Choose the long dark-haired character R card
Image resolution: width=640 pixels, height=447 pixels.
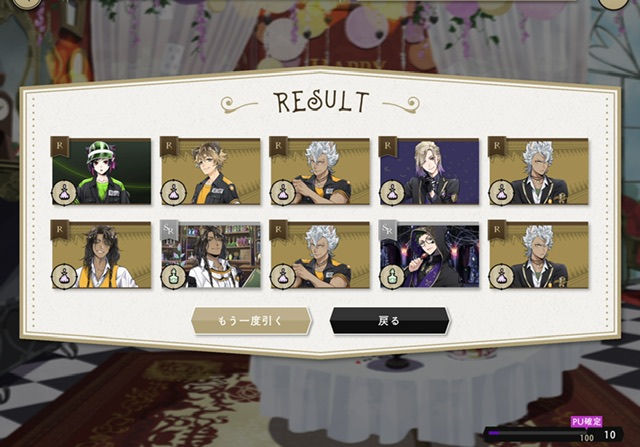click(x=102, y=255)
